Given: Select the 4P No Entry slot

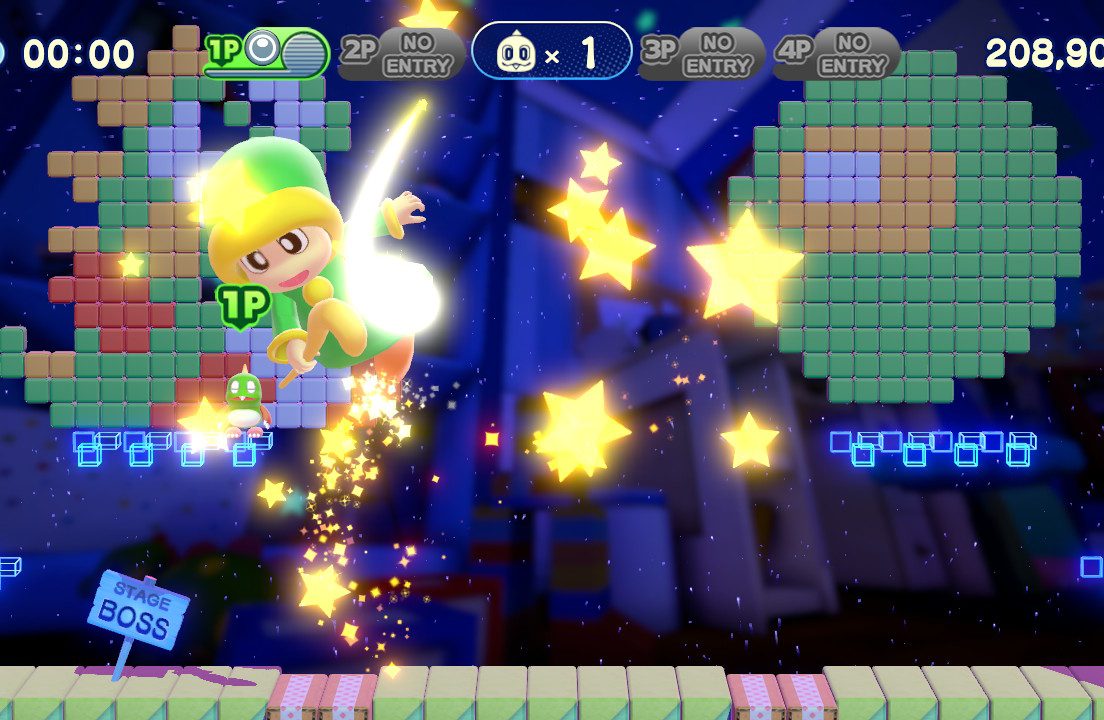Looking at the screenshot, I should 836,53.
